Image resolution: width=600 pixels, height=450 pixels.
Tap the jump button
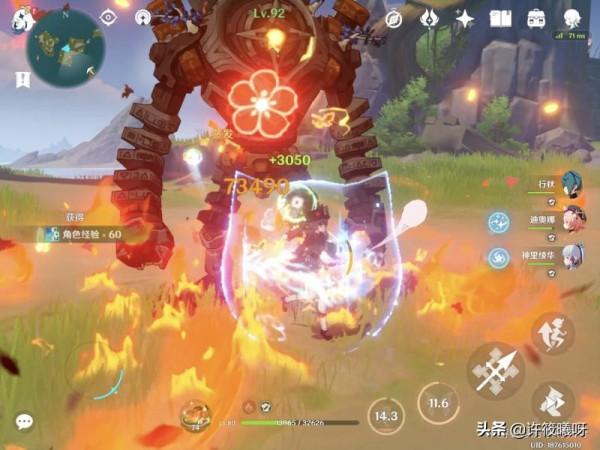click(x=552, y=335)
